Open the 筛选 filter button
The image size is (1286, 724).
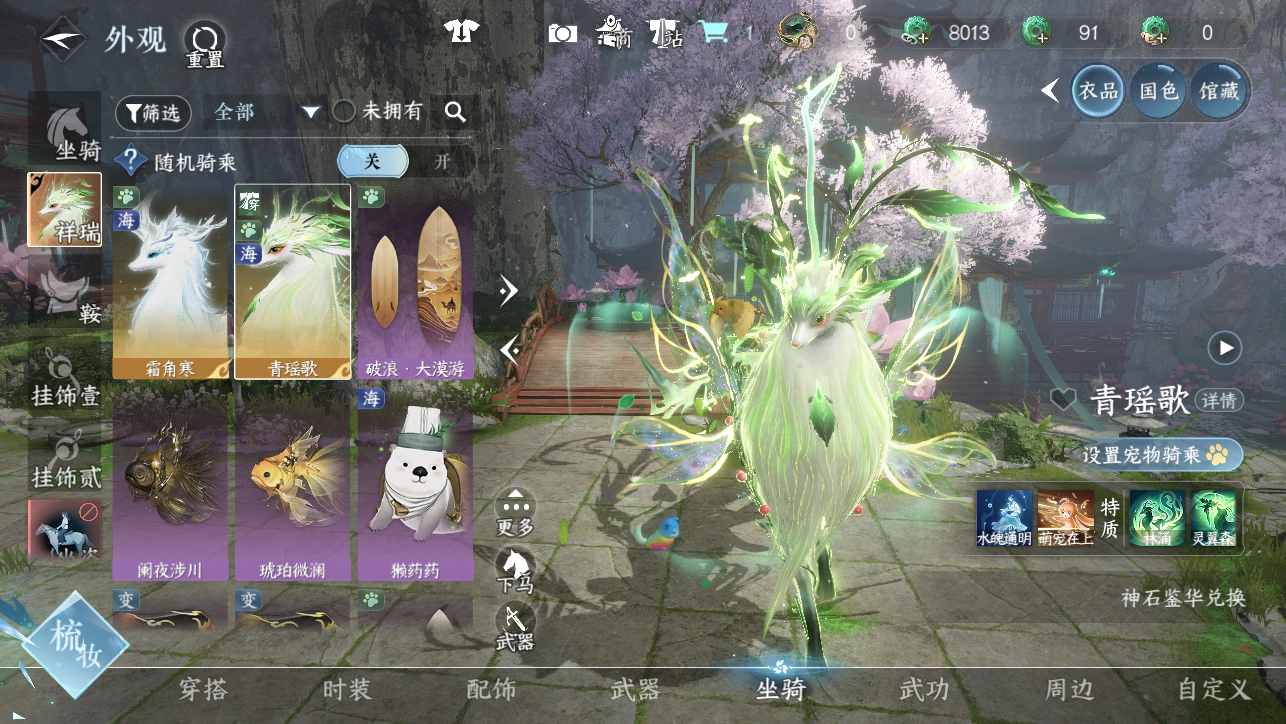(x=153, y=113)
